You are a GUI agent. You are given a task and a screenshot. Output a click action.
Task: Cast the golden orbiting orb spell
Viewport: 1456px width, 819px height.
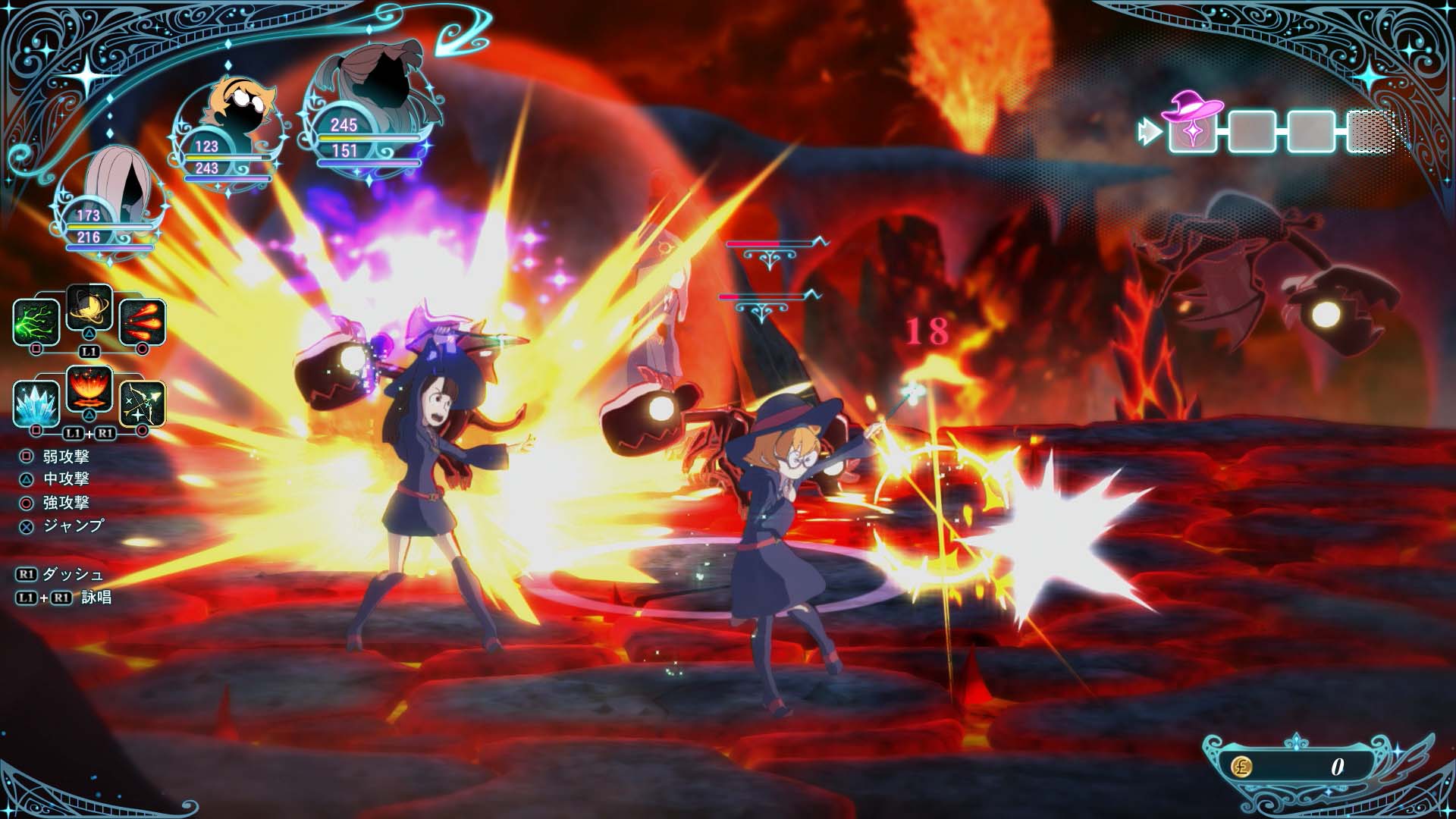tap(89, 308)
